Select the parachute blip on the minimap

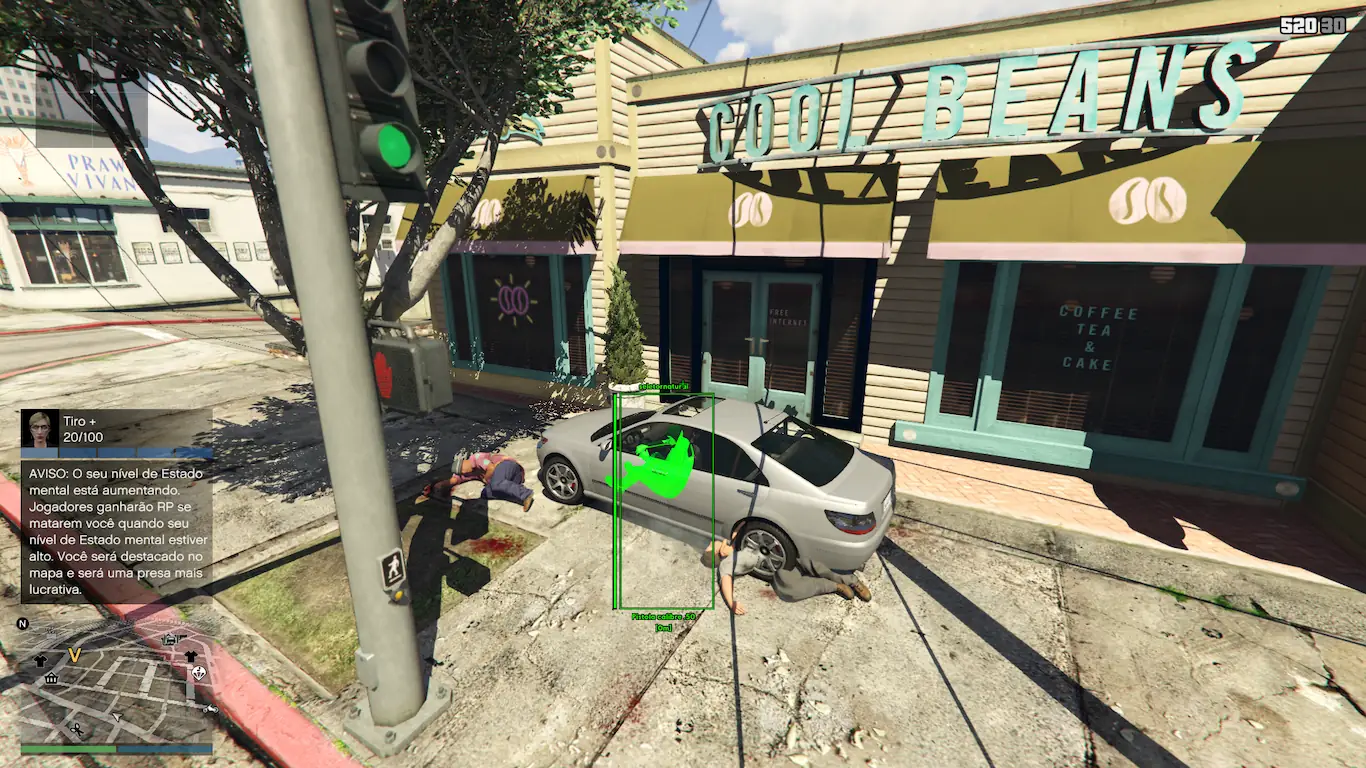pos(199,673)
